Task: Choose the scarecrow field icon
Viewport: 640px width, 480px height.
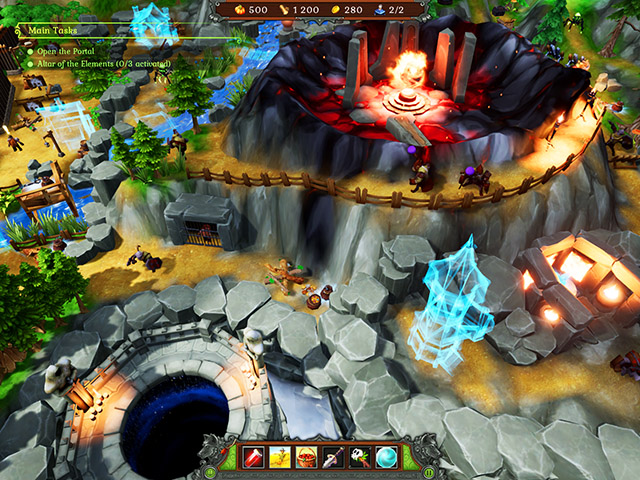Action: click(x=280, y=459)
